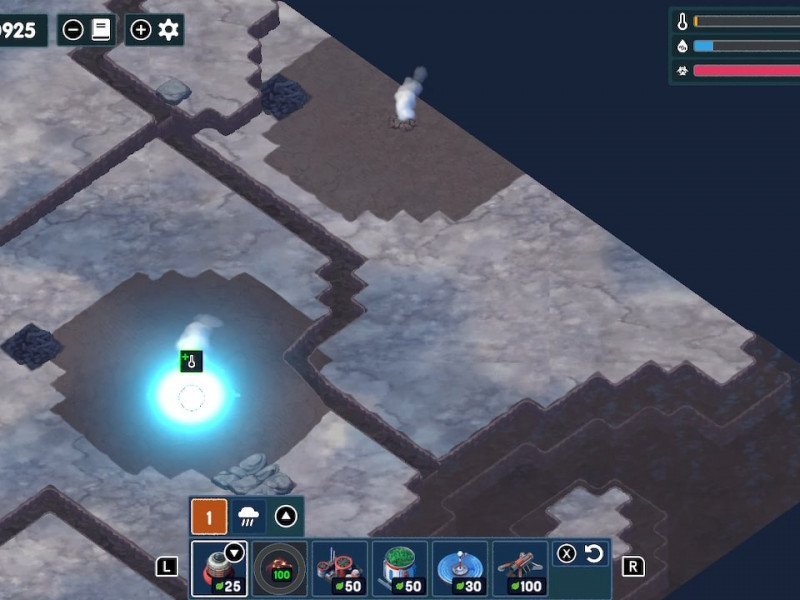
Task: Switch to the rain cloud tab
Action: coord(247,517)
